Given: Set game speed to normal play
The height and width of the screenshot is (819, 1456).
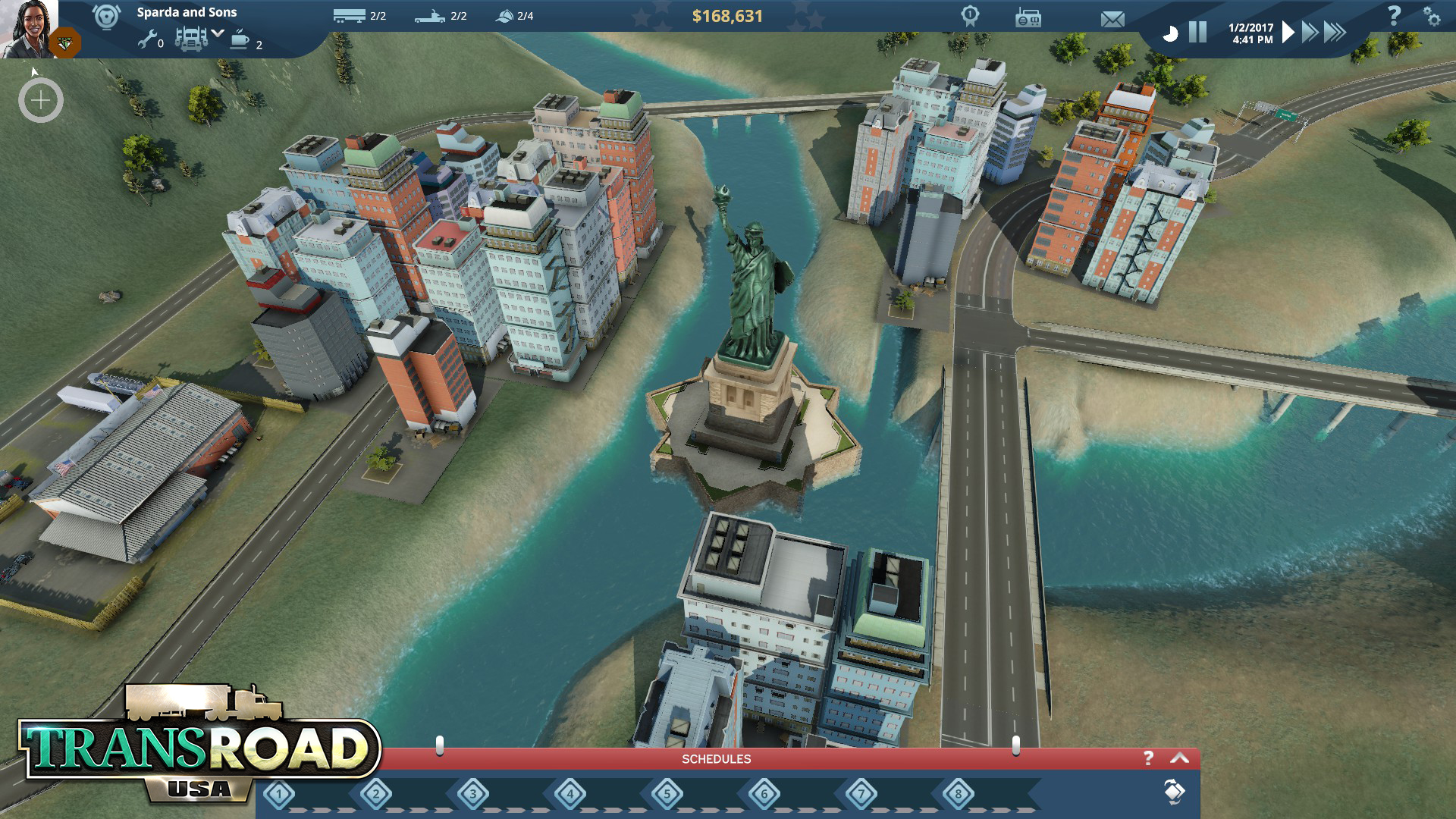Looking at the screenshot, I should coord(1288,32).
